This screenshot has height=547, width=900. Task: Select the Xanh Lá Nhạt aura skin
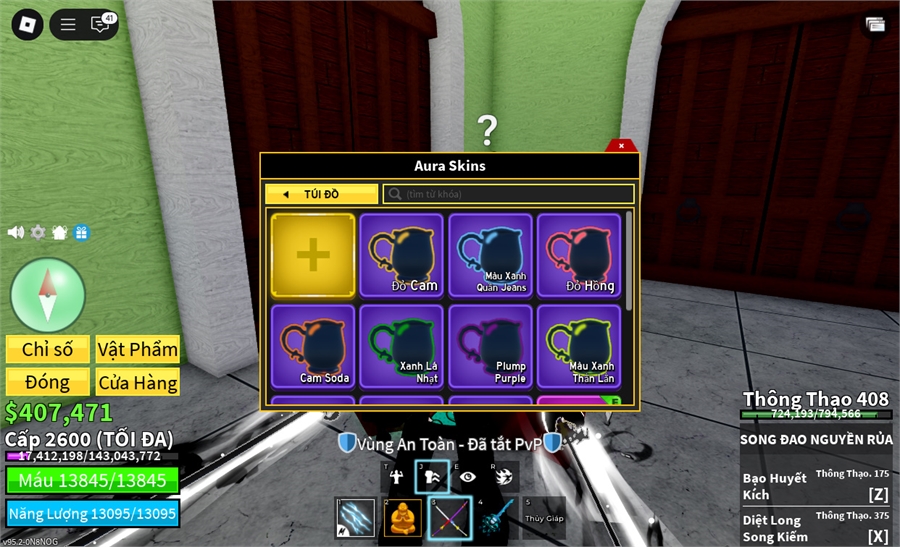click(x=401, y=346)
